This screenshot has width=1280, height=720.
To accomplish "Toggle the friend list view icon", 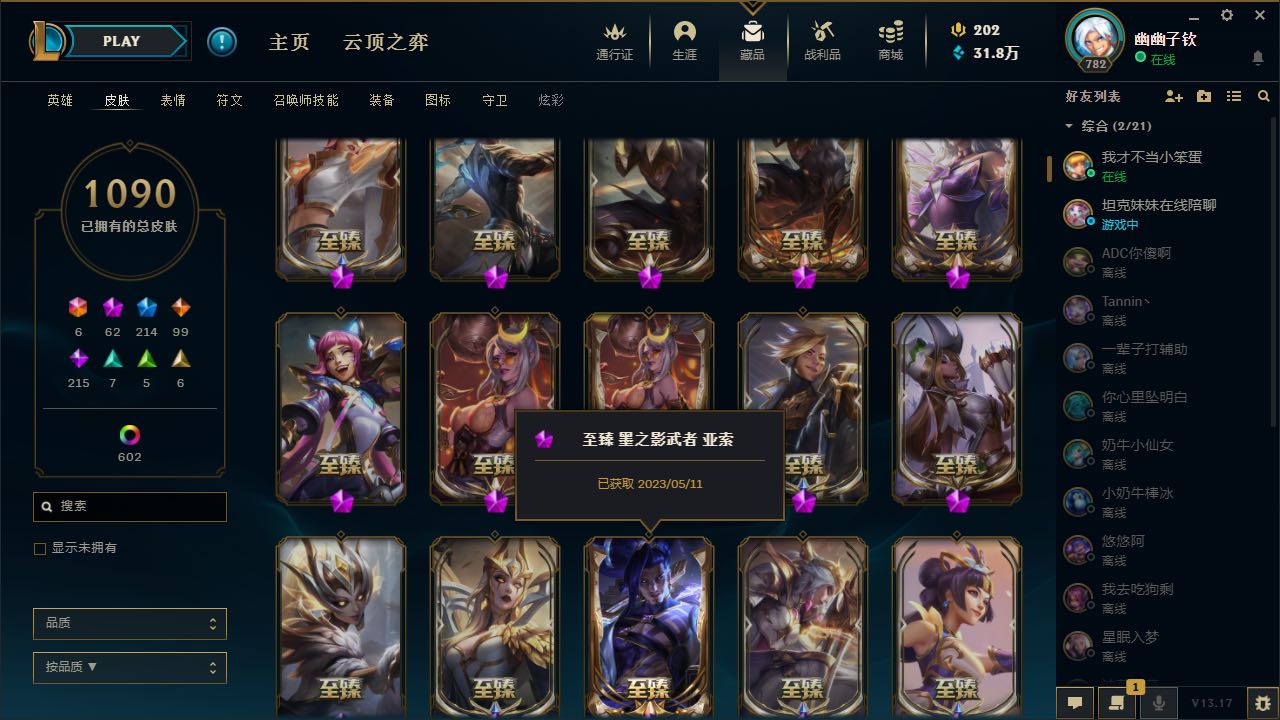I will (1233, 96).
